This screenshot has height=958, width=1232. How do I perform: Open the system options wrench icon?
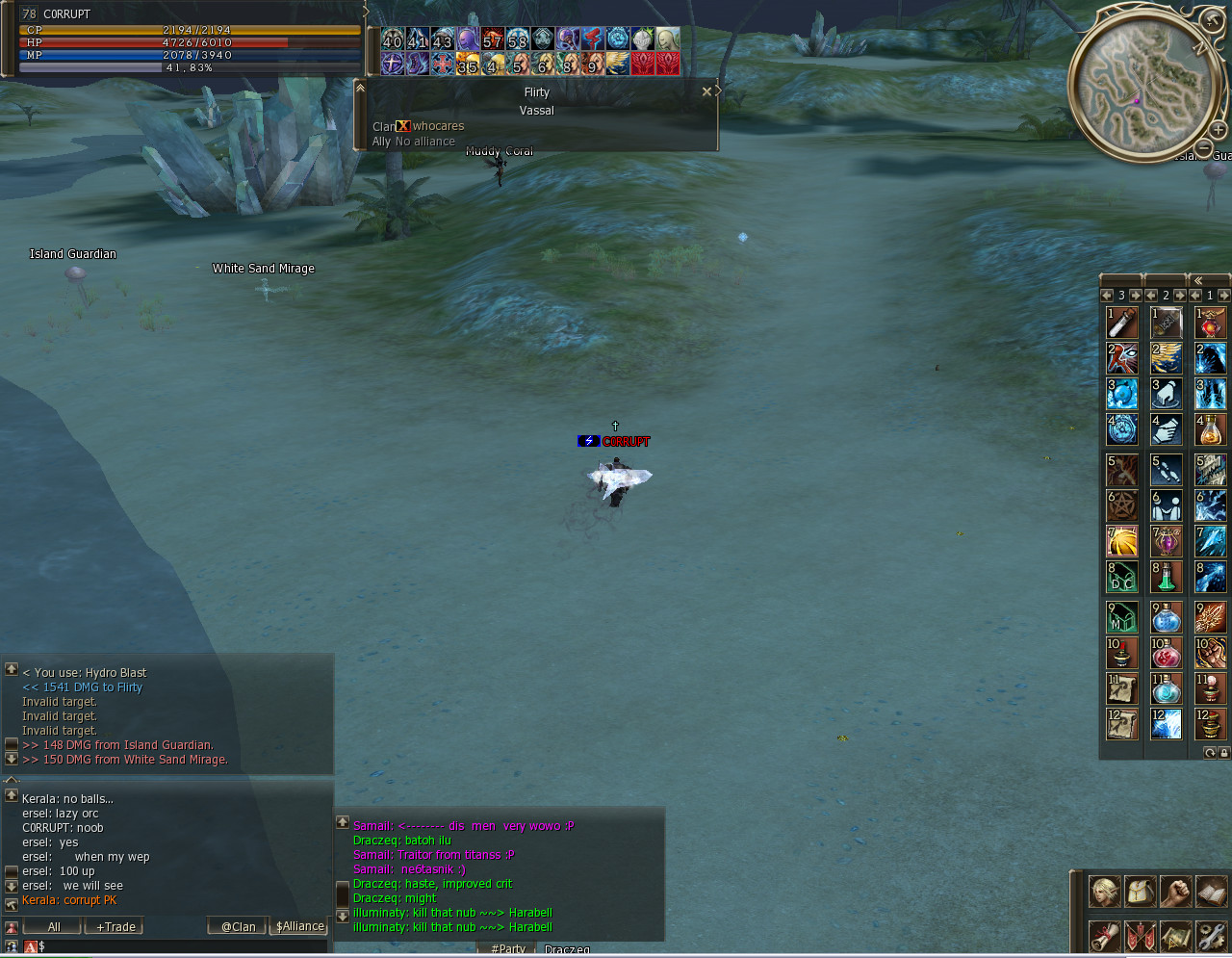1211,935
